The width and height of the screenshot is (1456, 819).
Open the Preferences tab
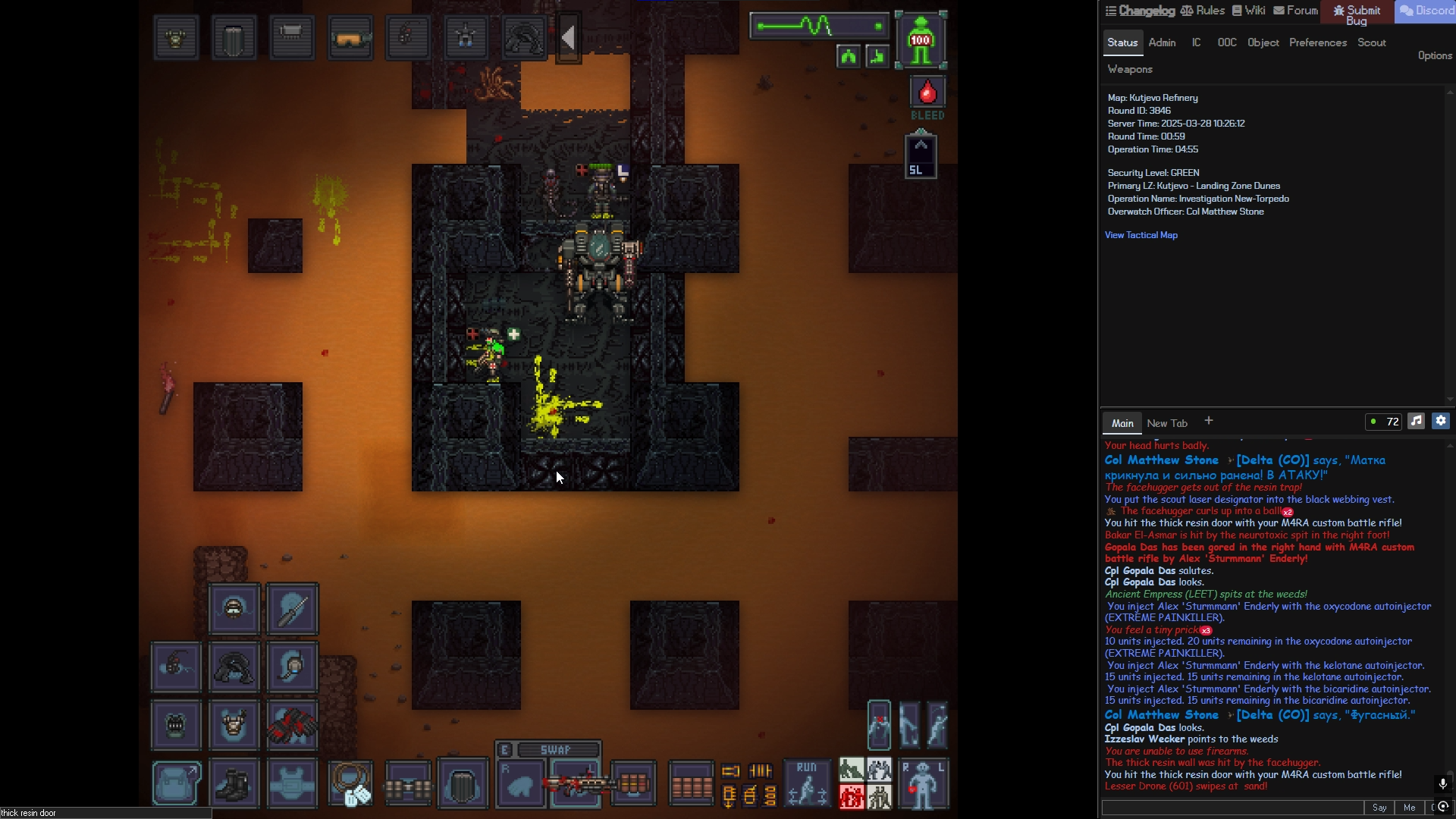pos(1317,42)
